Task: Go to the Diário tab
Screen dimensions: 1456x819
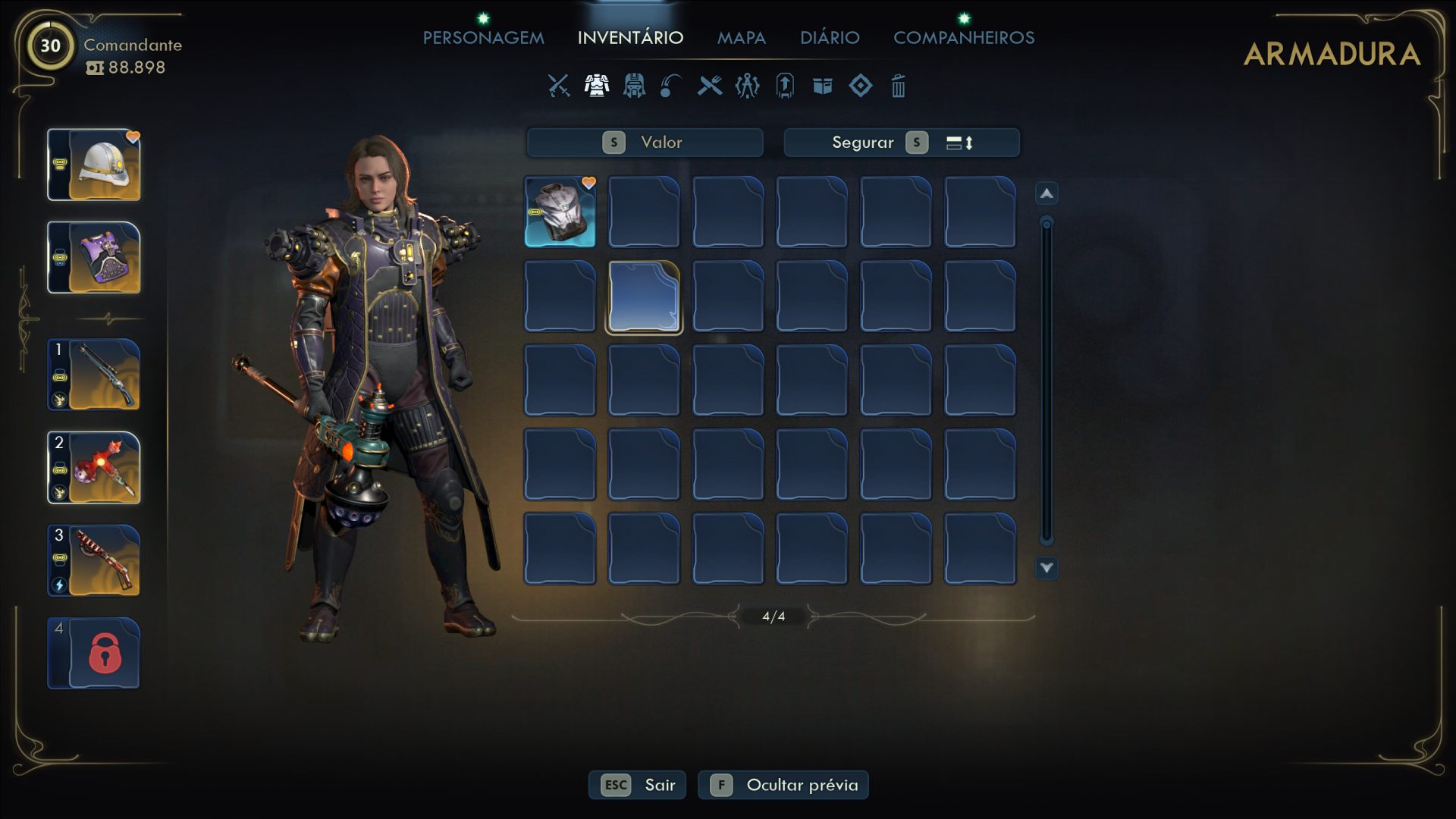Action: [829, 38]
